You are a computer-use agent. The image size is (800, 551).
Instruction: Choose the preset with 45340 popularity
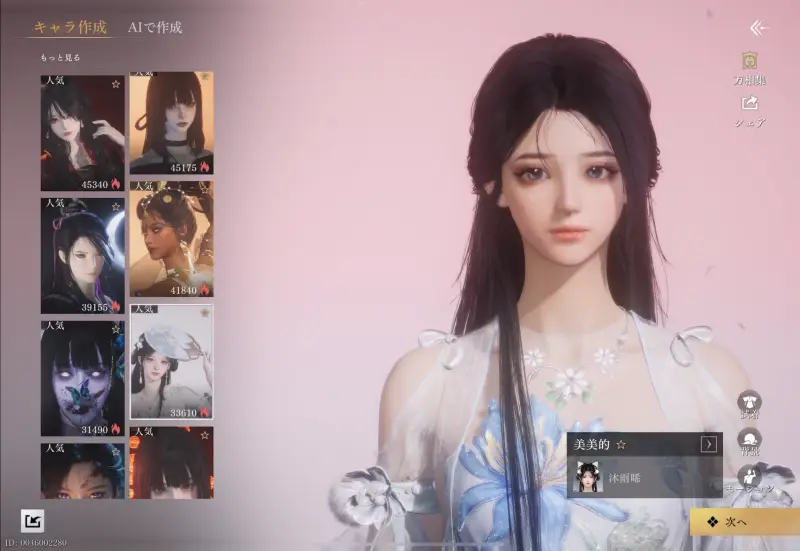point(83,132)
